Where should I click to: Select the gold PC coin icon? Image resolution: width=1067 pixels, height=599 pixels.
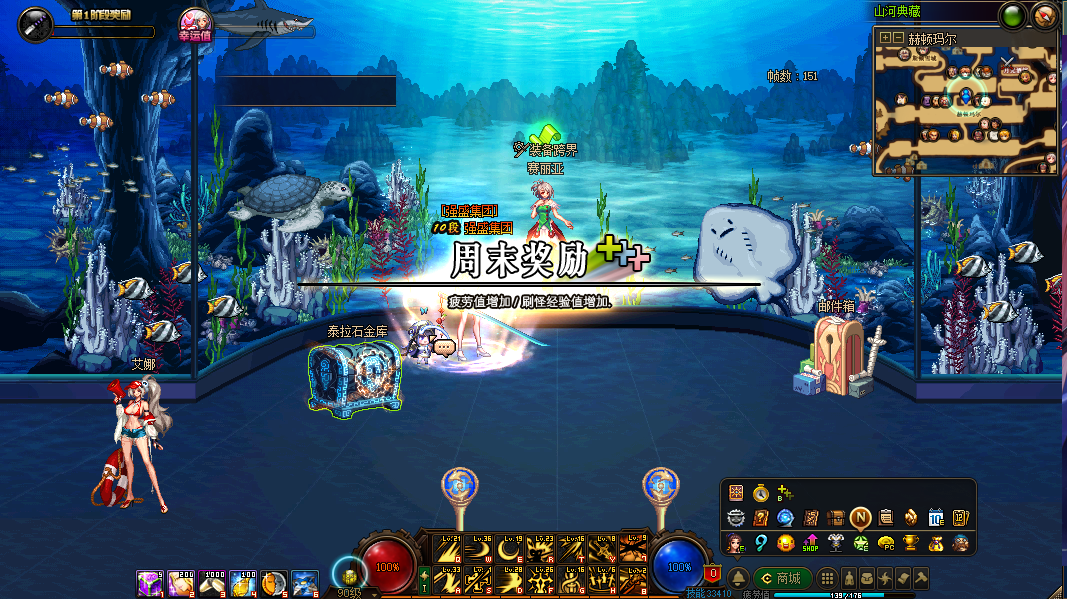click(886, 543)
